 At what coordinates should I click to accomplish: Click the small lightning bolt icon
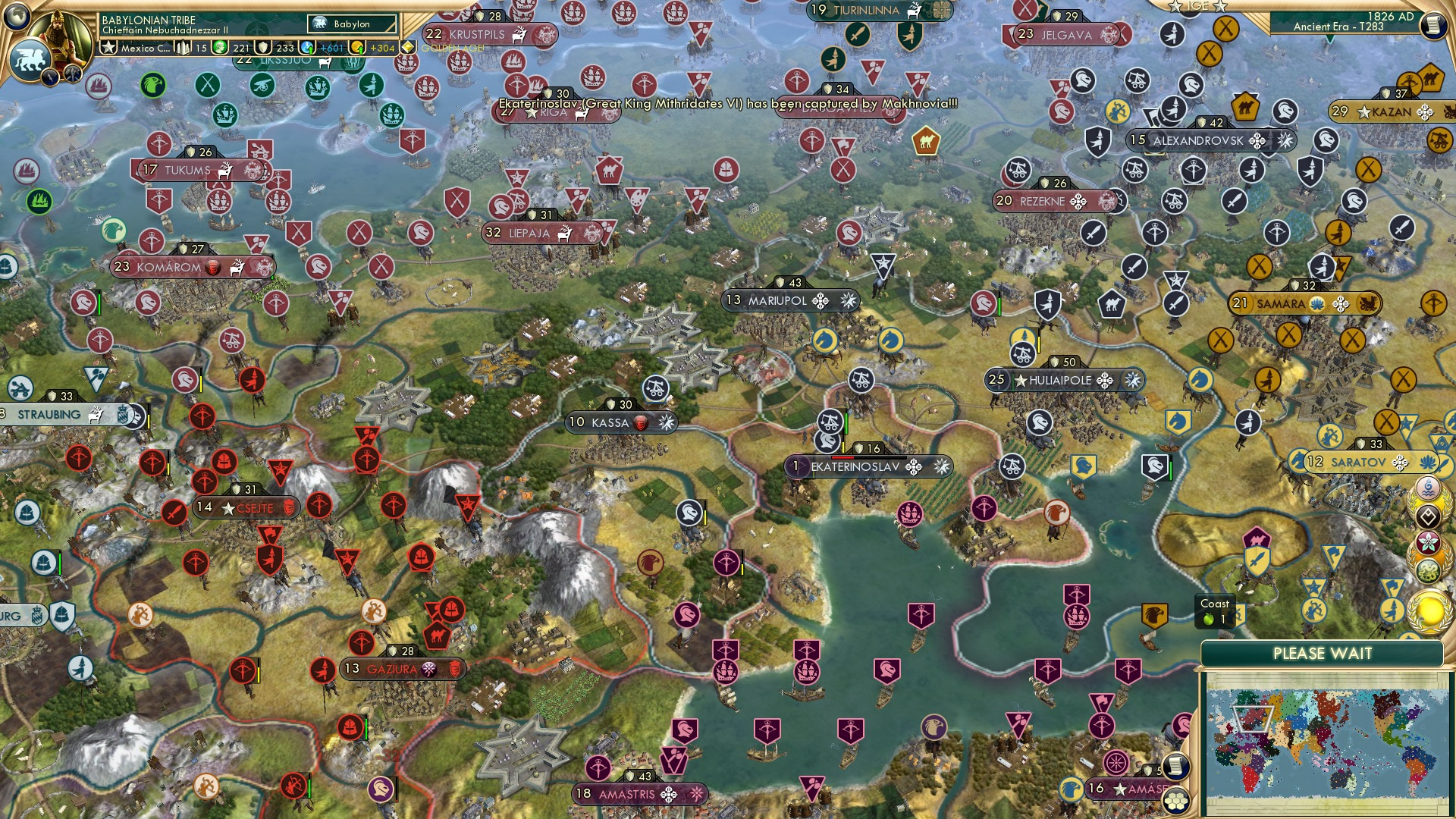tap(52, 77)
